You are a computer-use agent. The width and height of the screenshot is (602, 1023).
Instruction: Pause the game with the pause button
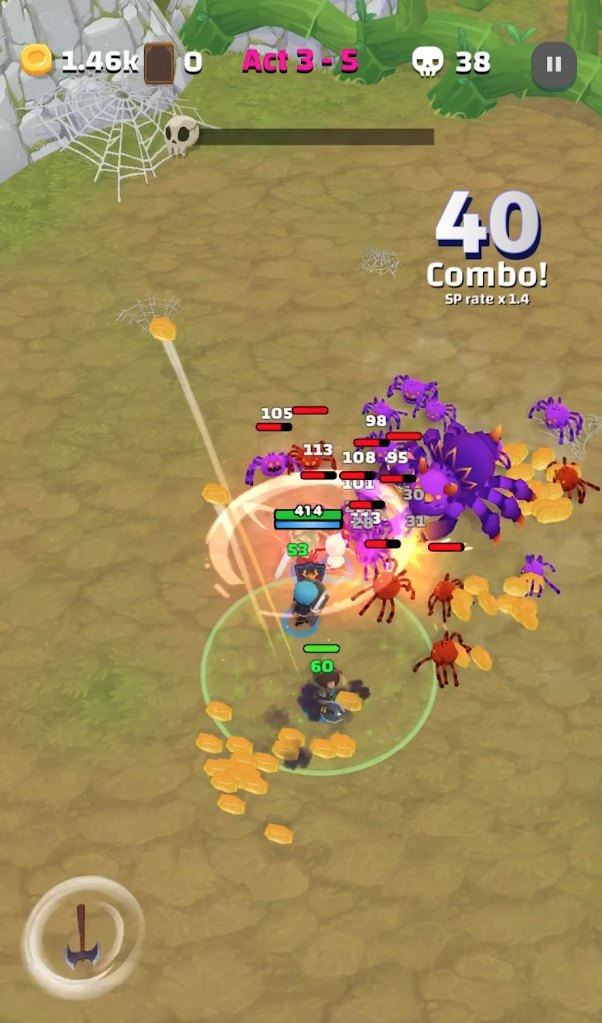(x=553, y=65)
